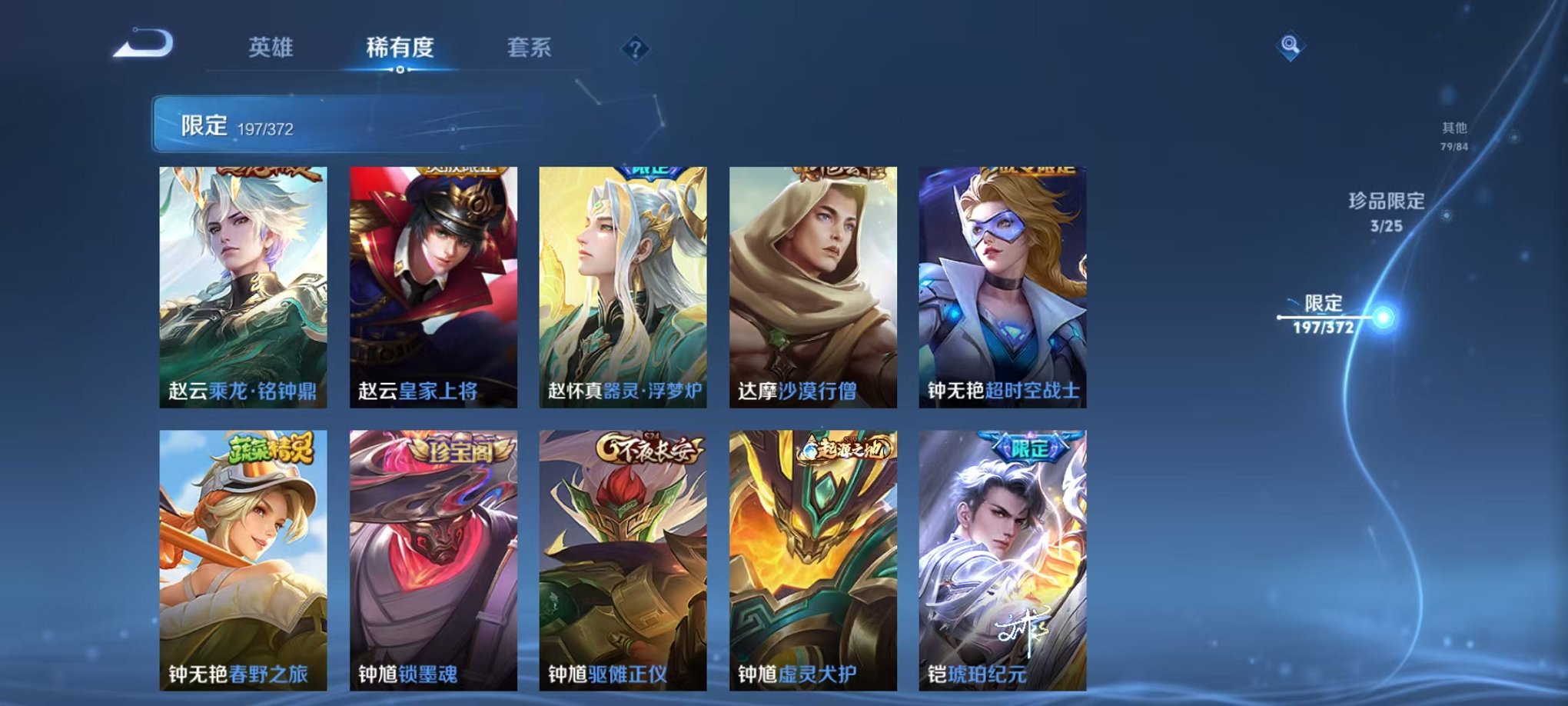Open the help question mark icon
Viewport: 1568px width, 706px height.
point(635,48)
